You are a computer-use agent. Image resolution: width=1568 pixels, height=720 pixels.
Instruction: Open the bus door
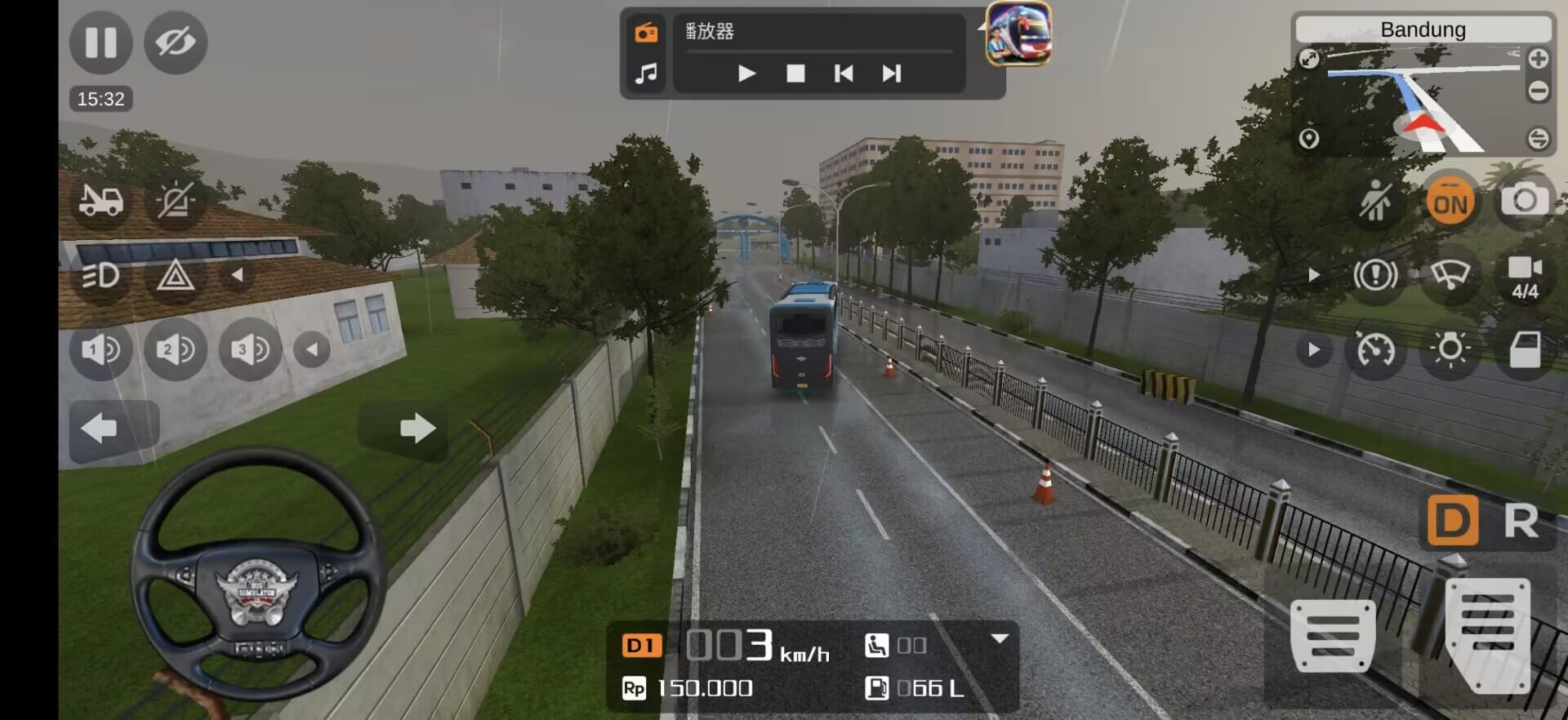point(1524,350)
